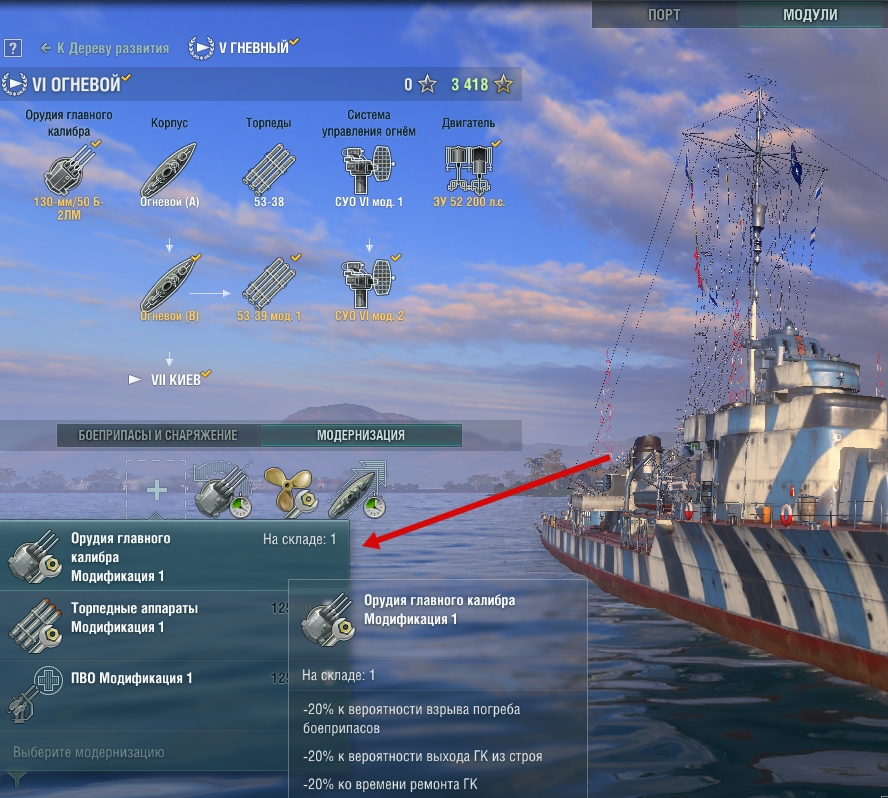
Task: Open next ship VII Киев
Action: [170, 380]
